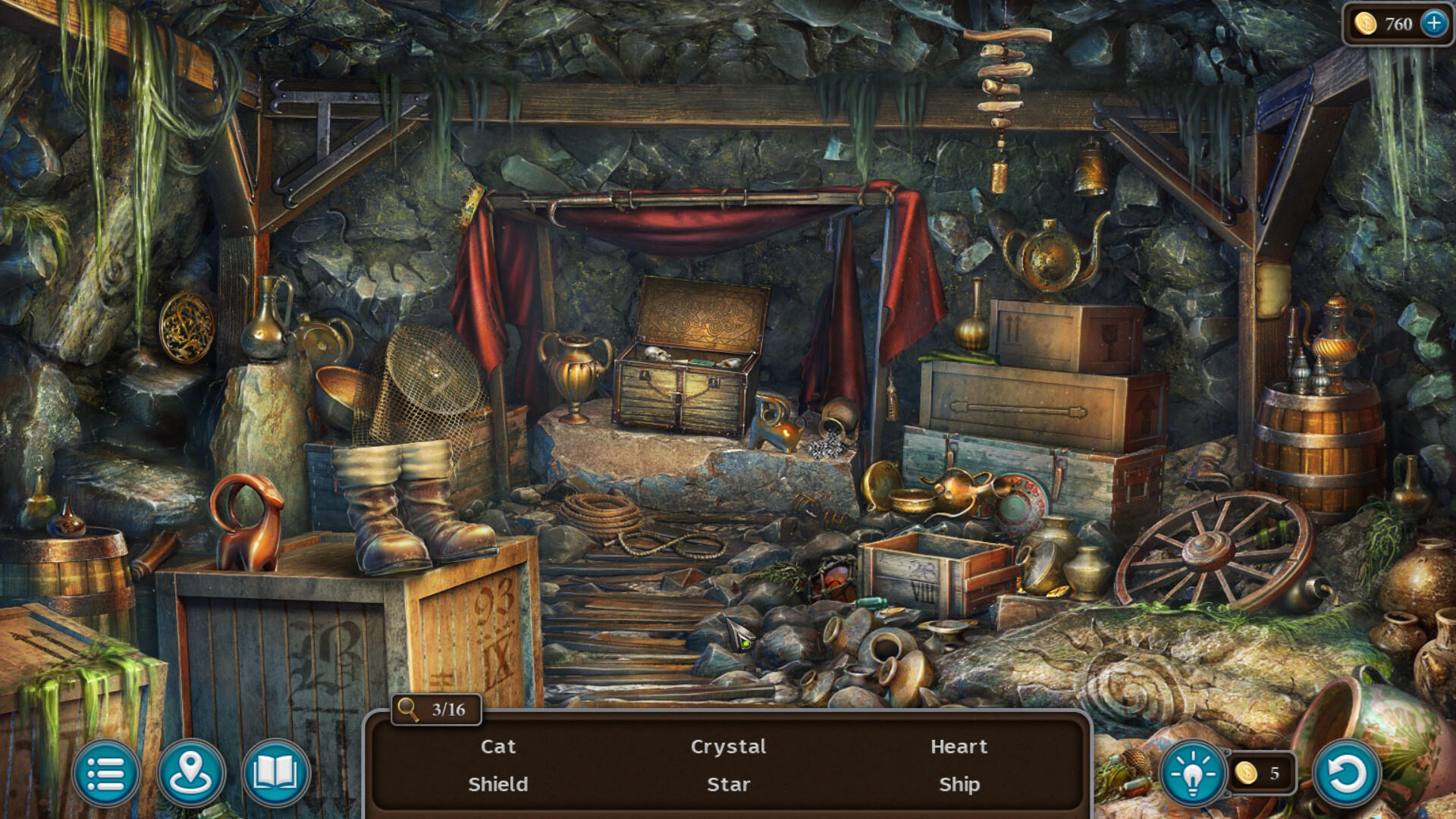Select the Star item in the list
The height and width of the screenshot is (819, 1456).
728,784
